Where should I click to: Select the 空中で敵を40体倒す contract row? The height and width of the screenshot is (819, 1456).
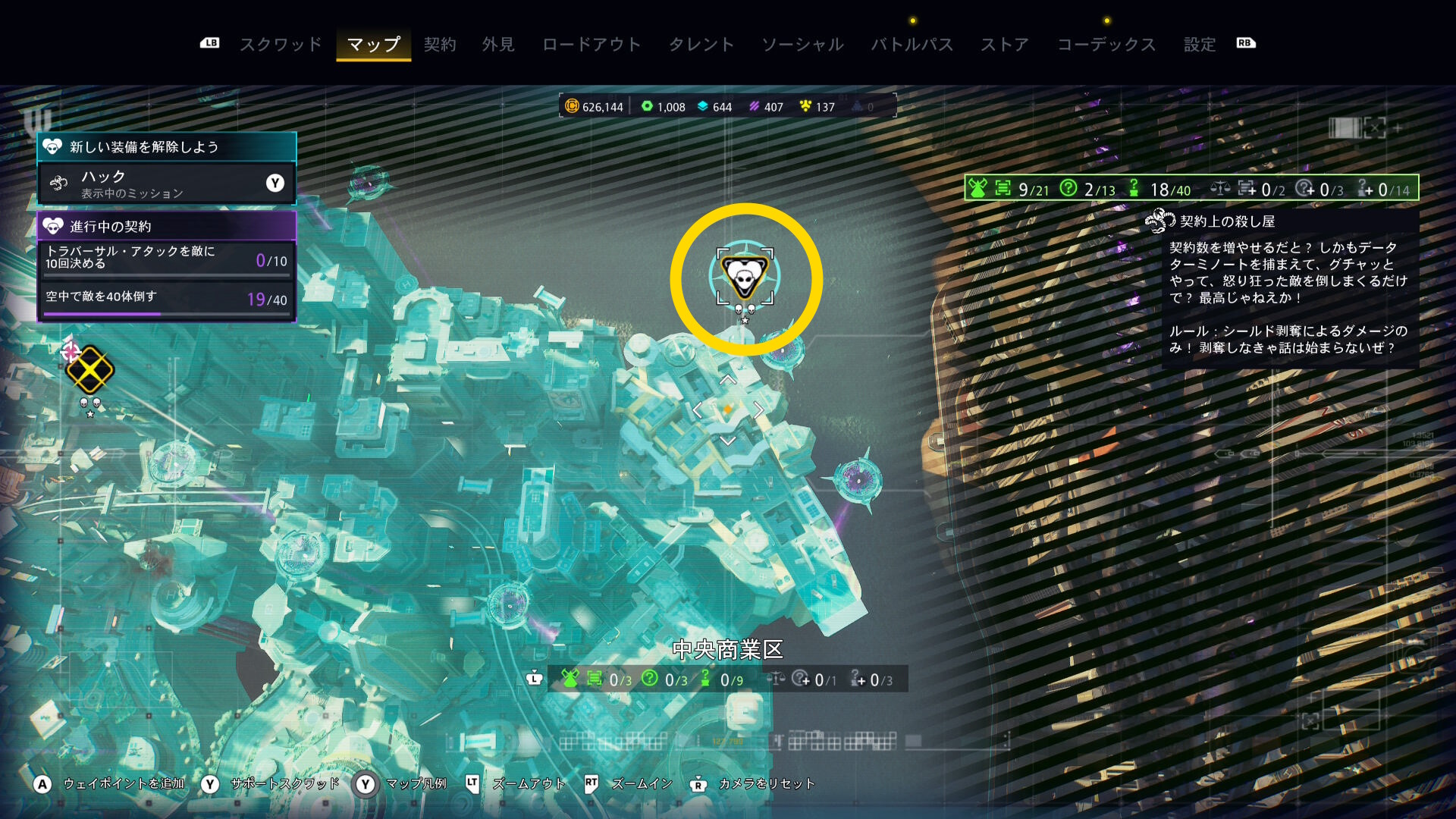[x=166, y=299]
